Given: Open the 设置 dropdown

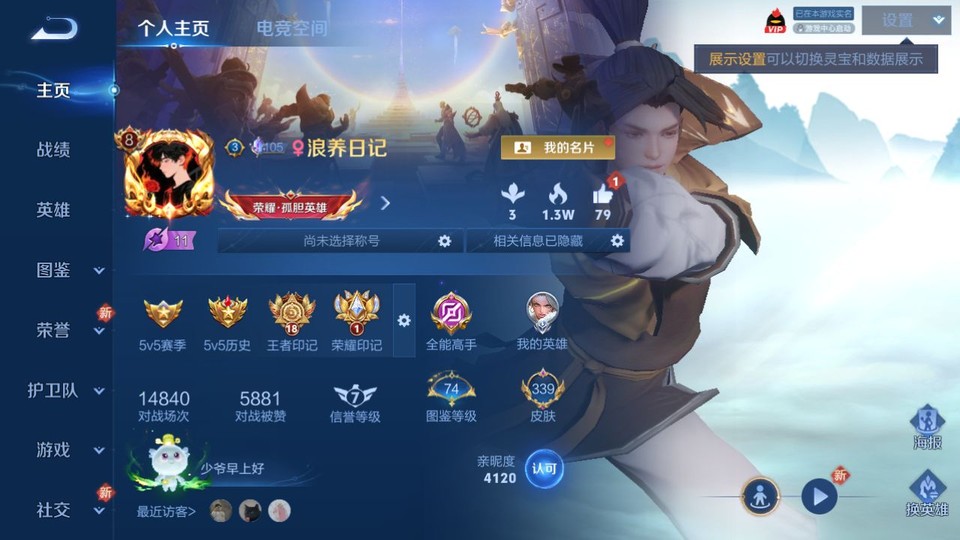Looking at the screenshot, I should click(x=906, y=20).
